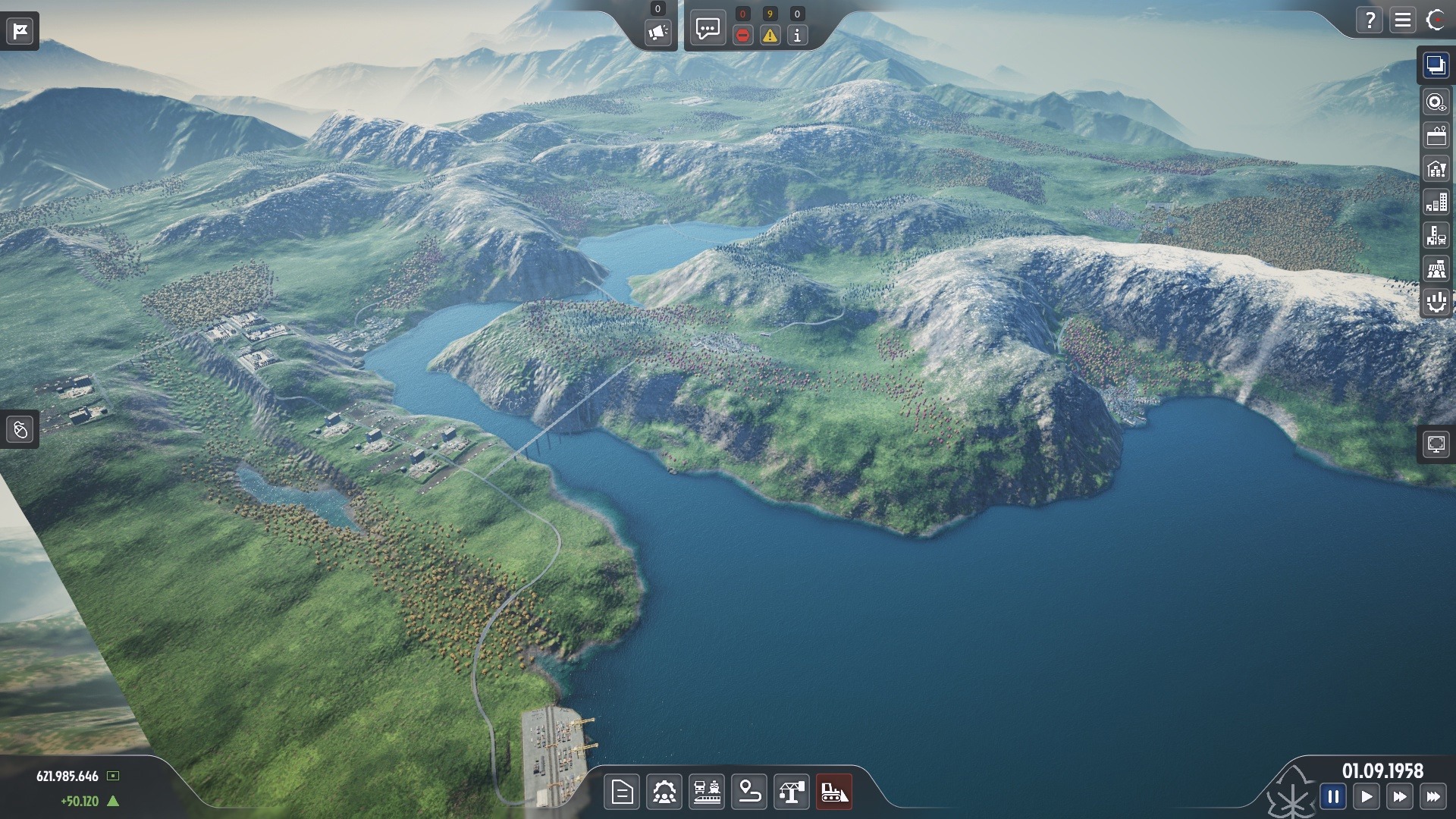Set game speed to fastest triple arrow
Image resolution: width=1456 pixels, height=819 pixels.
tap(1432, 797)
